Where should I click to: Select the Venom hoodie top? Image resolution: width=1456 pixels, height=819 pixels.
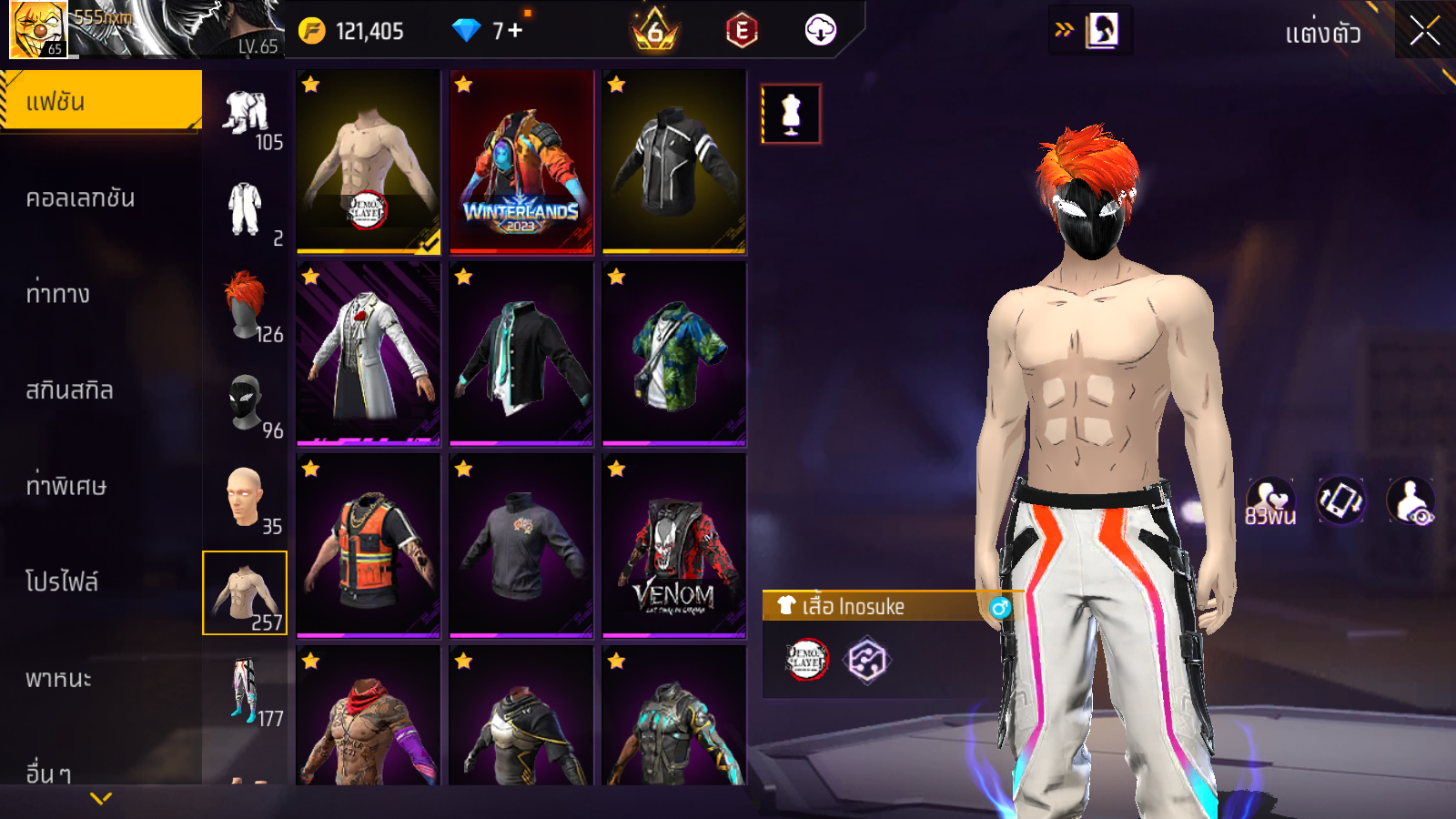(674, 546)
